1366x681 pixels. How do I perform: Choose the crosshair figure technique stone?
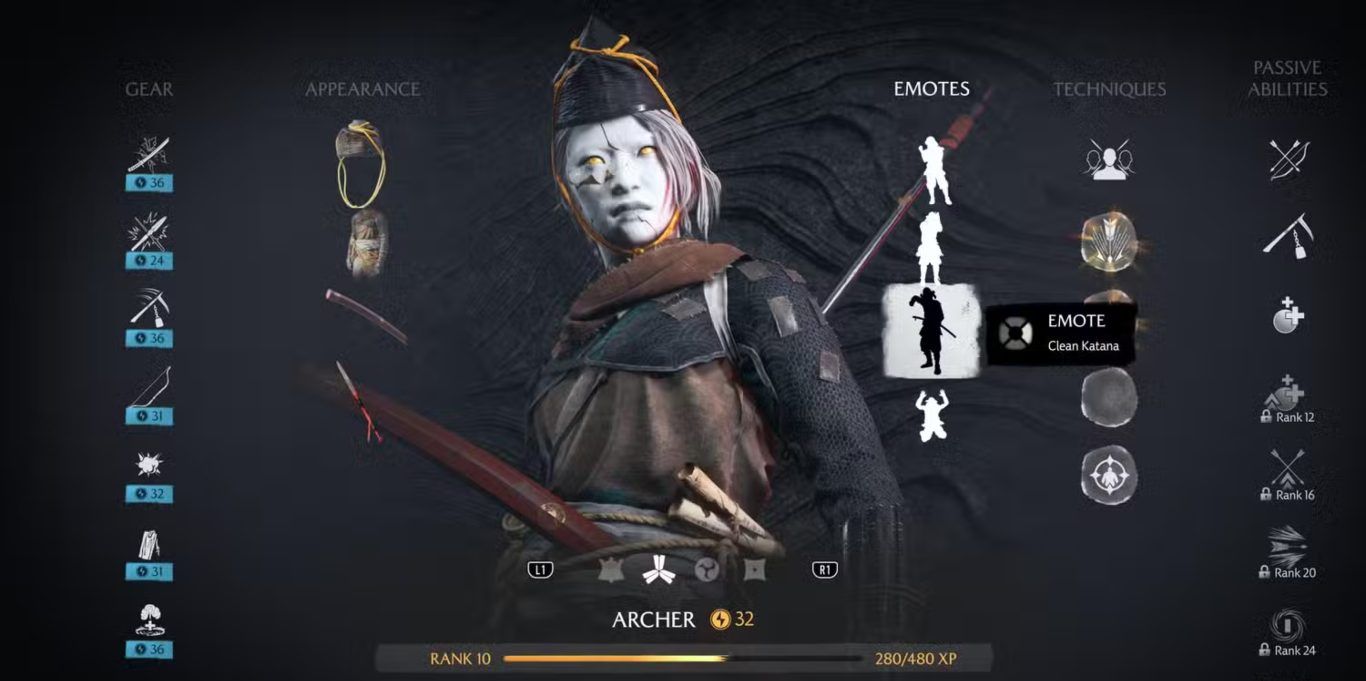coord(1108,474)
